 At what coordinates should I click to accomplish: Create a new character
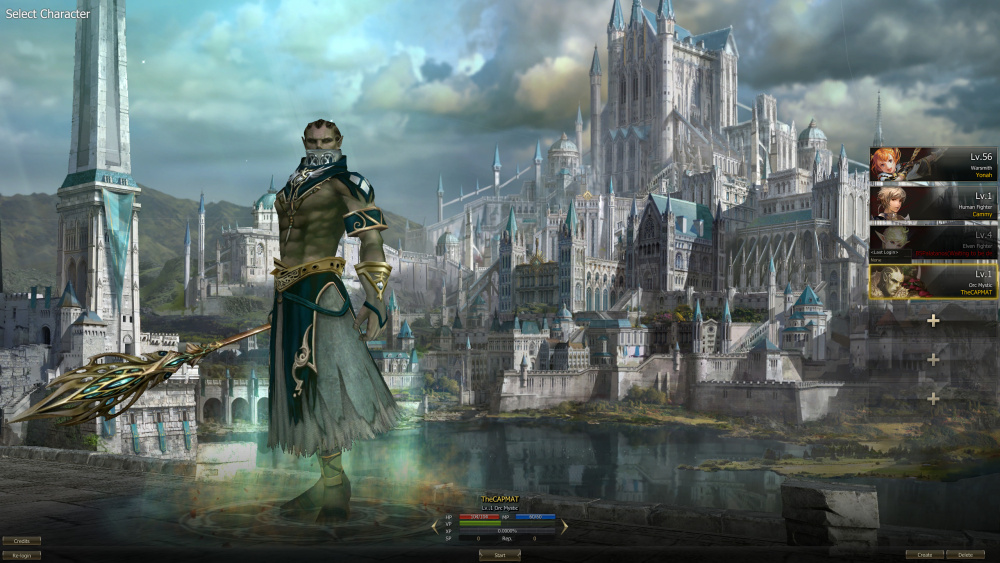924,554
